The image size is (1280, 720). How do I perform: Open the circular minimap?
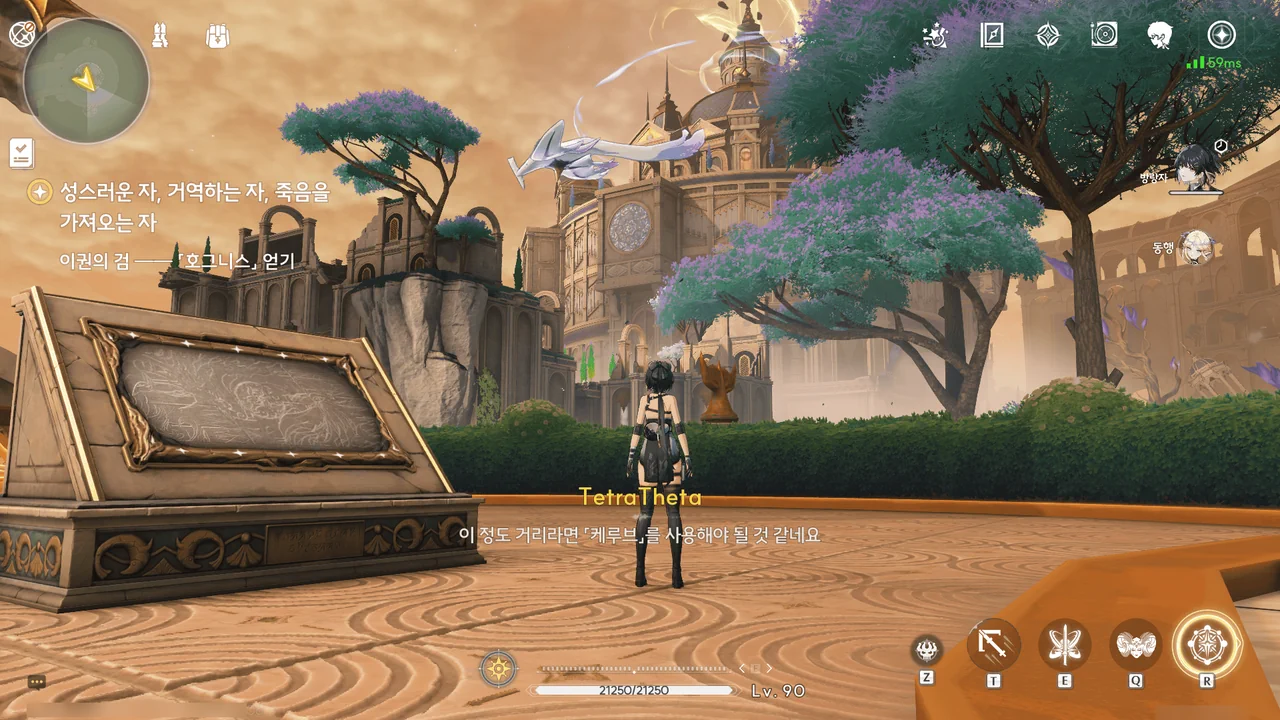[x=86, y=80]
